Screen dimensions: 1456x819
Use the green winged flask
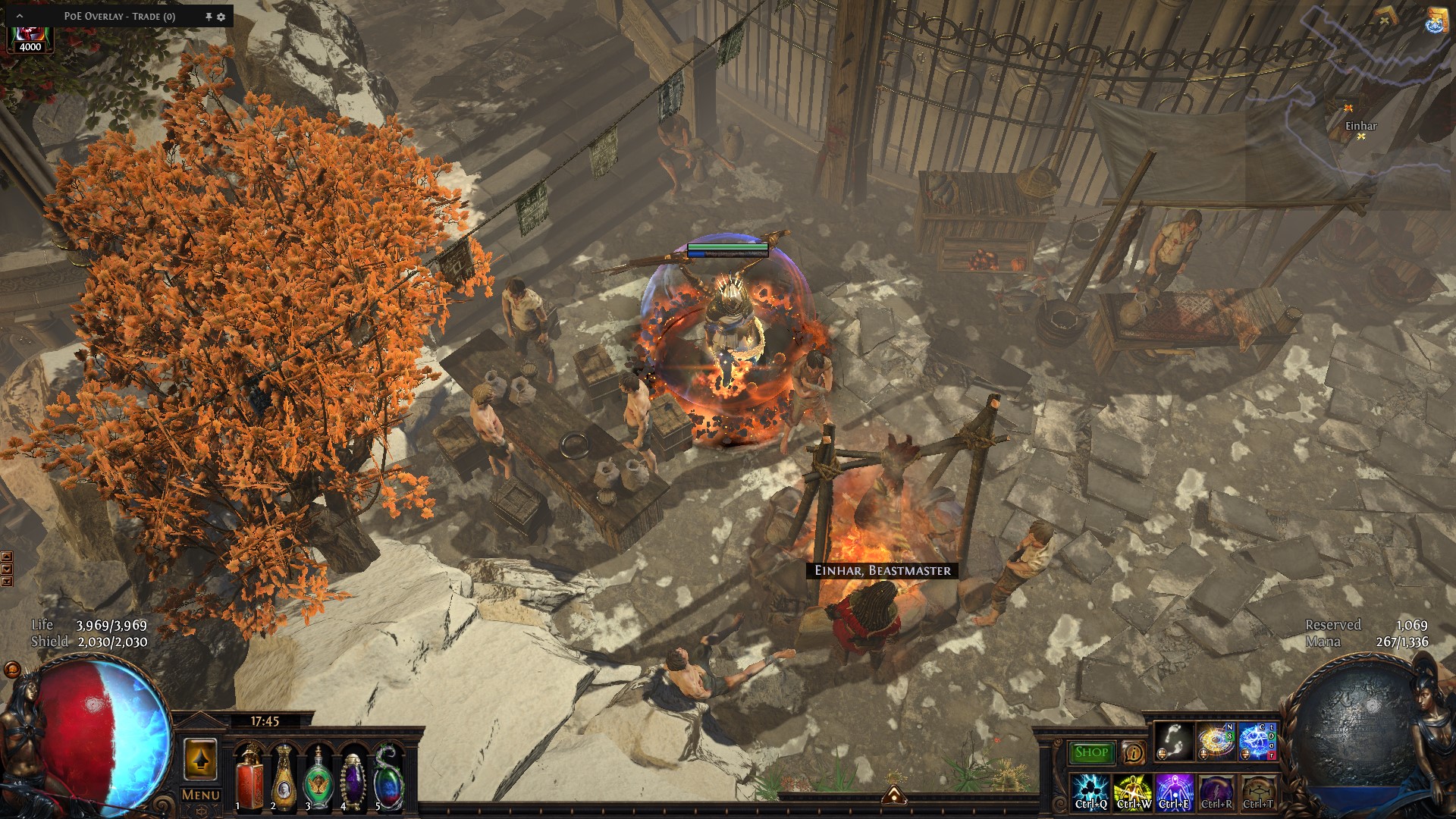tap(318, 777)
